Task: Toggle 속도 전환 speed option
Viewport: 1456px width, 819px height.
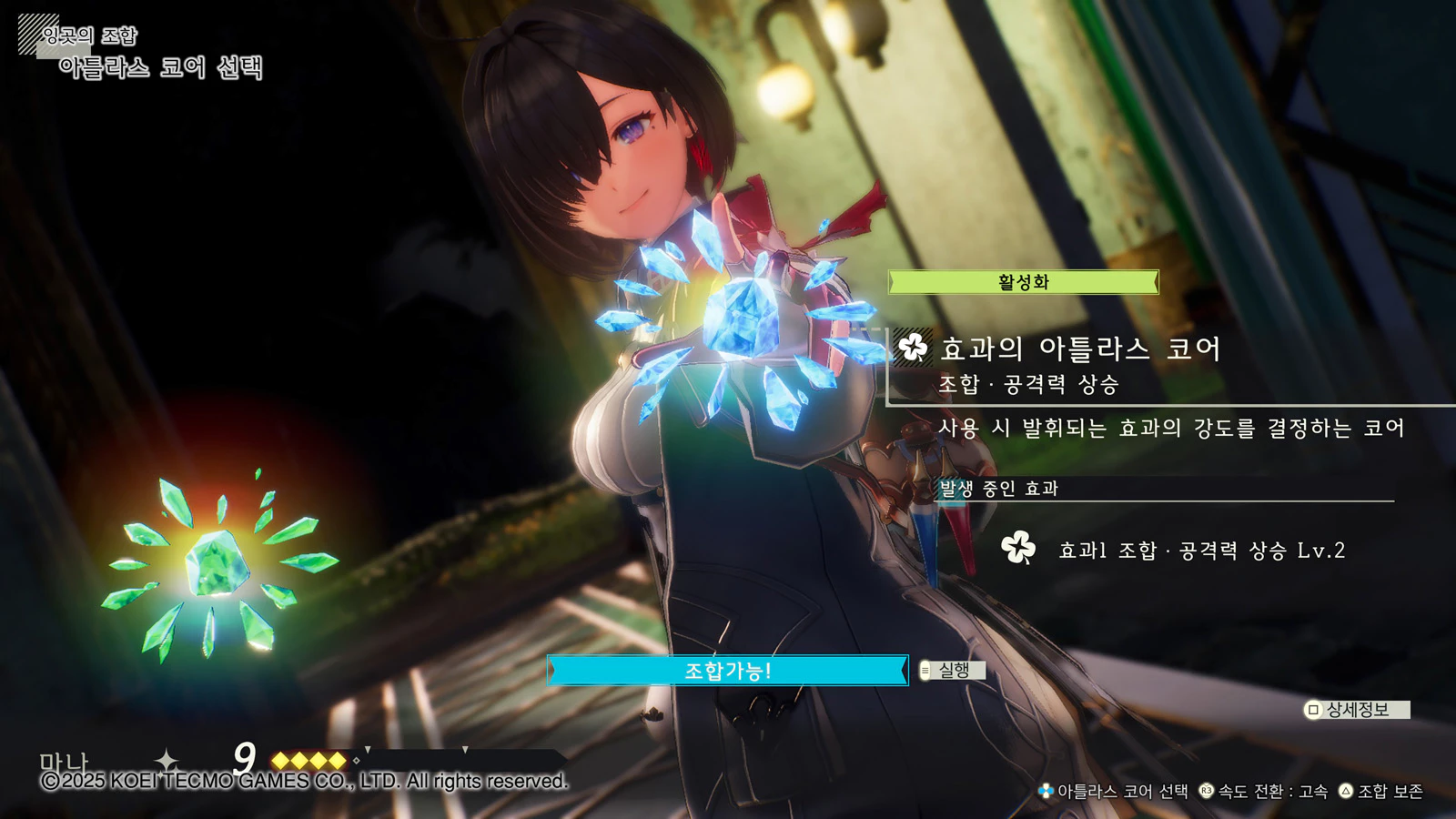Action: tap(1264, 792)
